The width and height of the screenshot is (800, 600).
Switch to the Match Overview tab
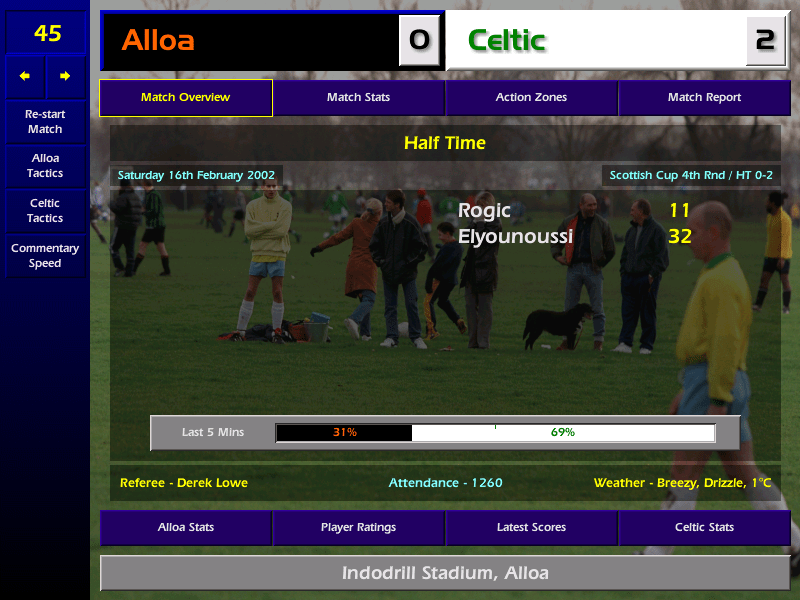(185, 98)
